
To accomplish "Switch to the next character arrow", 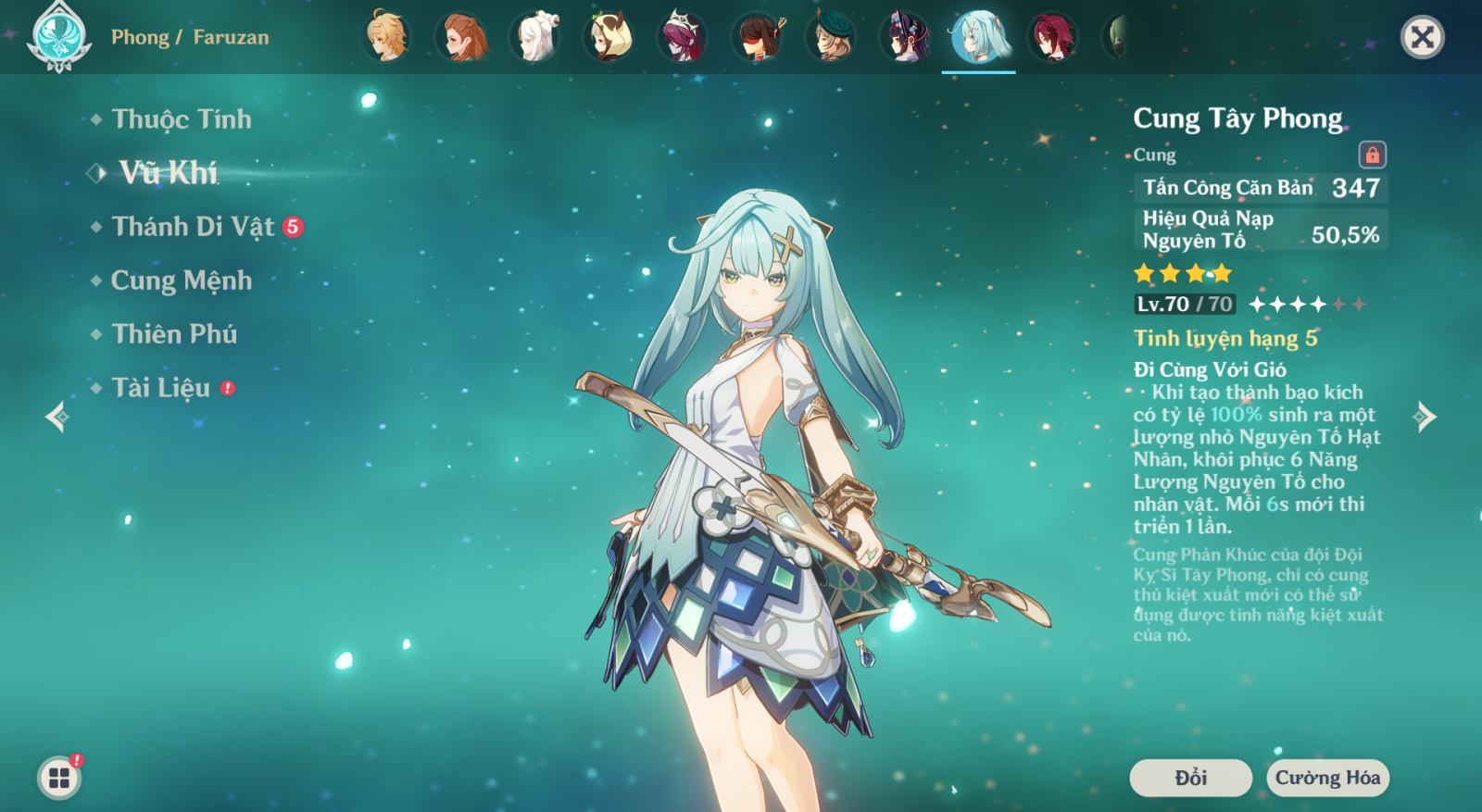I will tap(1425, 417).
